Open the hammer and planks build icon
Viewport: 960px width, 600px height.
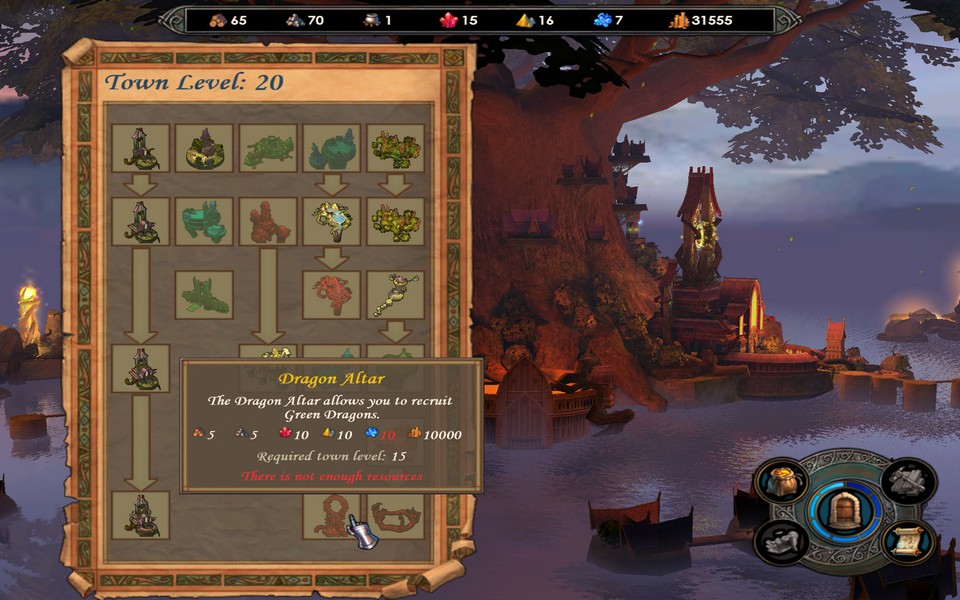910,482
